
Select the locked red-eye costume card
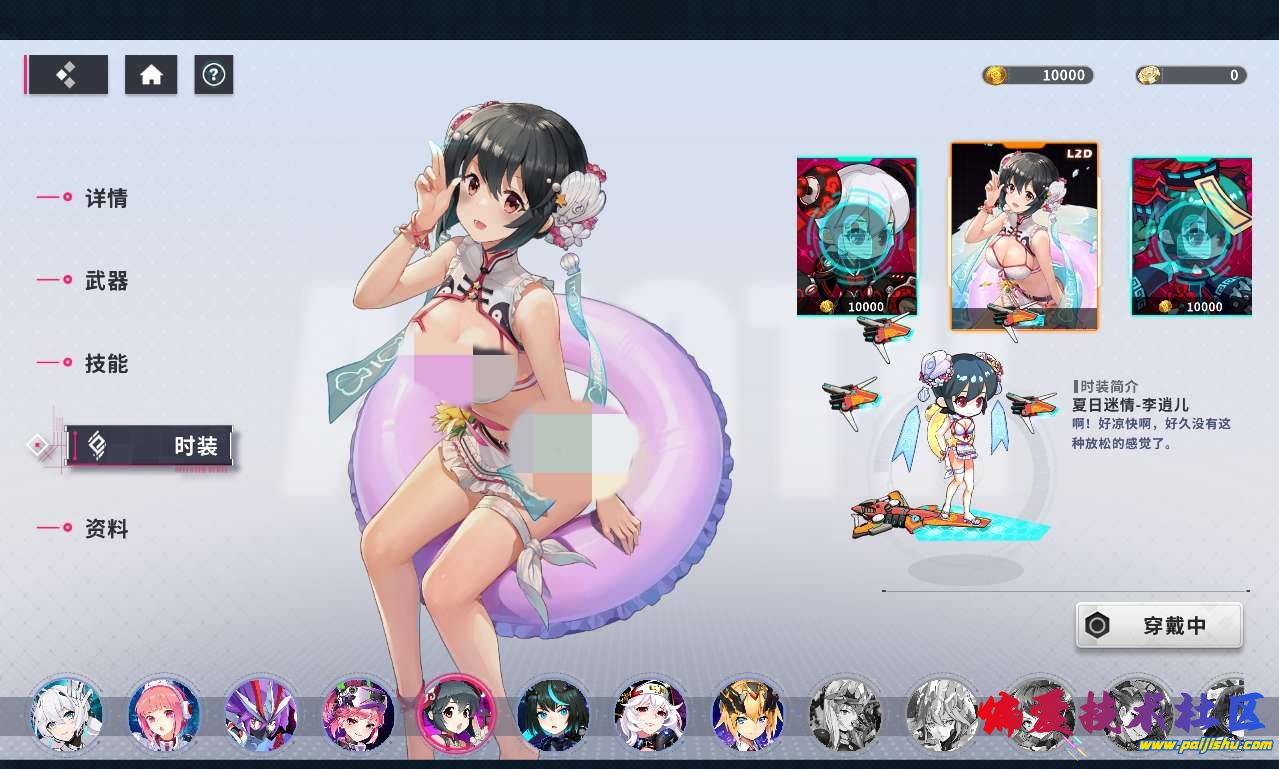pyautogui.click(x=857, y=237)
